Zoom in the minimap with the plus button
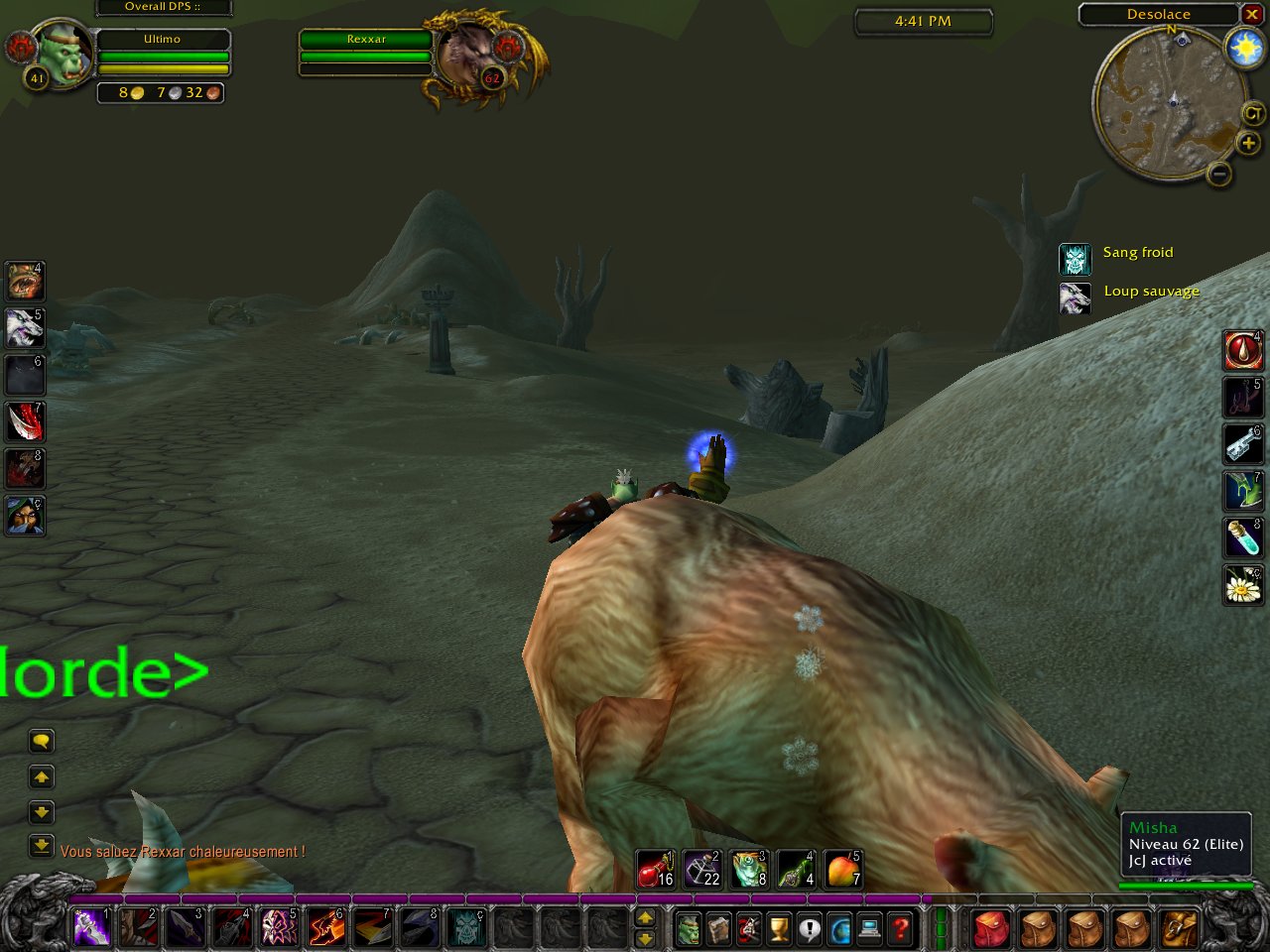This screenshot has height=952, width=1270. click(1248, 144)
